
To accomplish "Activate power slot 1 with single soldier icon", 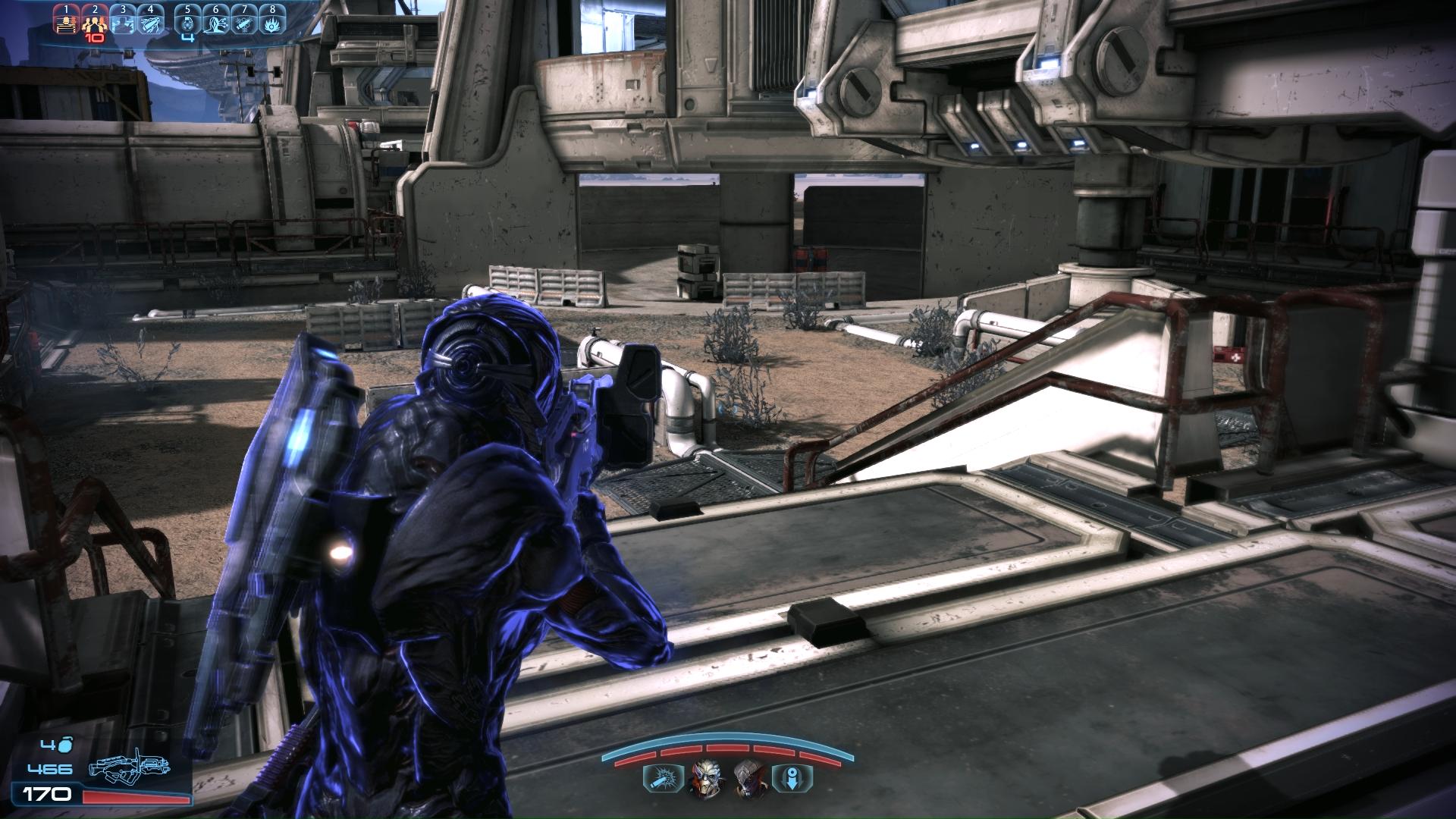I will tap(66, 20).
